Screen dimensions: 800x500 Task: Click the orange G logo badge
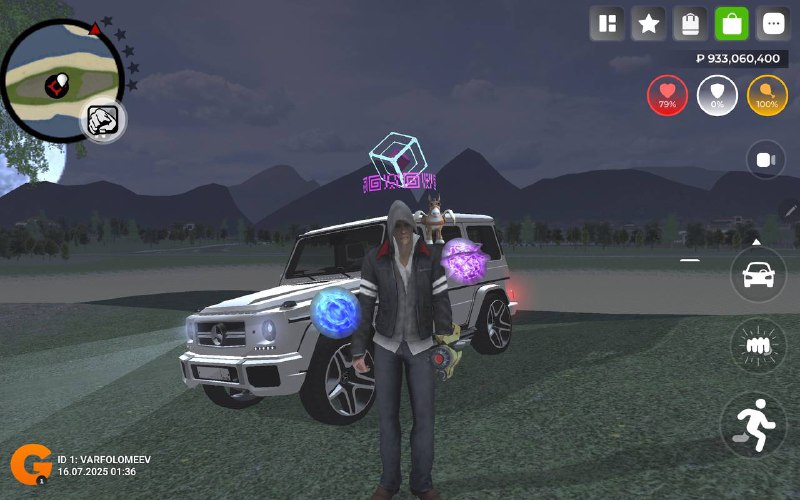(x=31, y=465)
